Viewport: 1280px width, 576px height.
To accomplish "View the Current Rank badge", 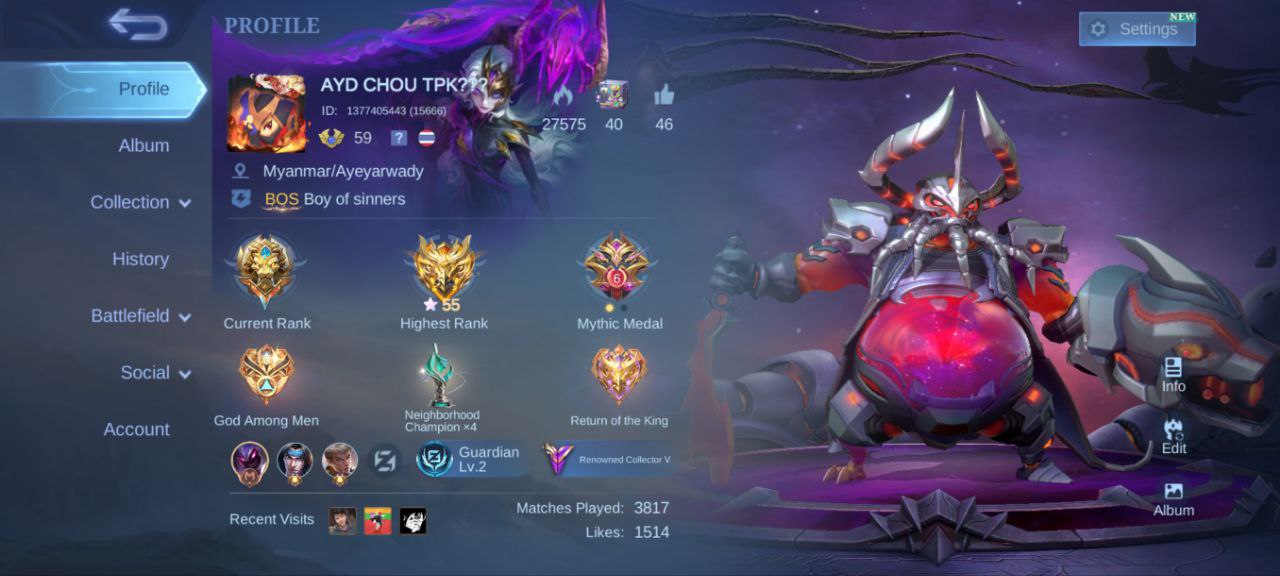I will [266, 271].
